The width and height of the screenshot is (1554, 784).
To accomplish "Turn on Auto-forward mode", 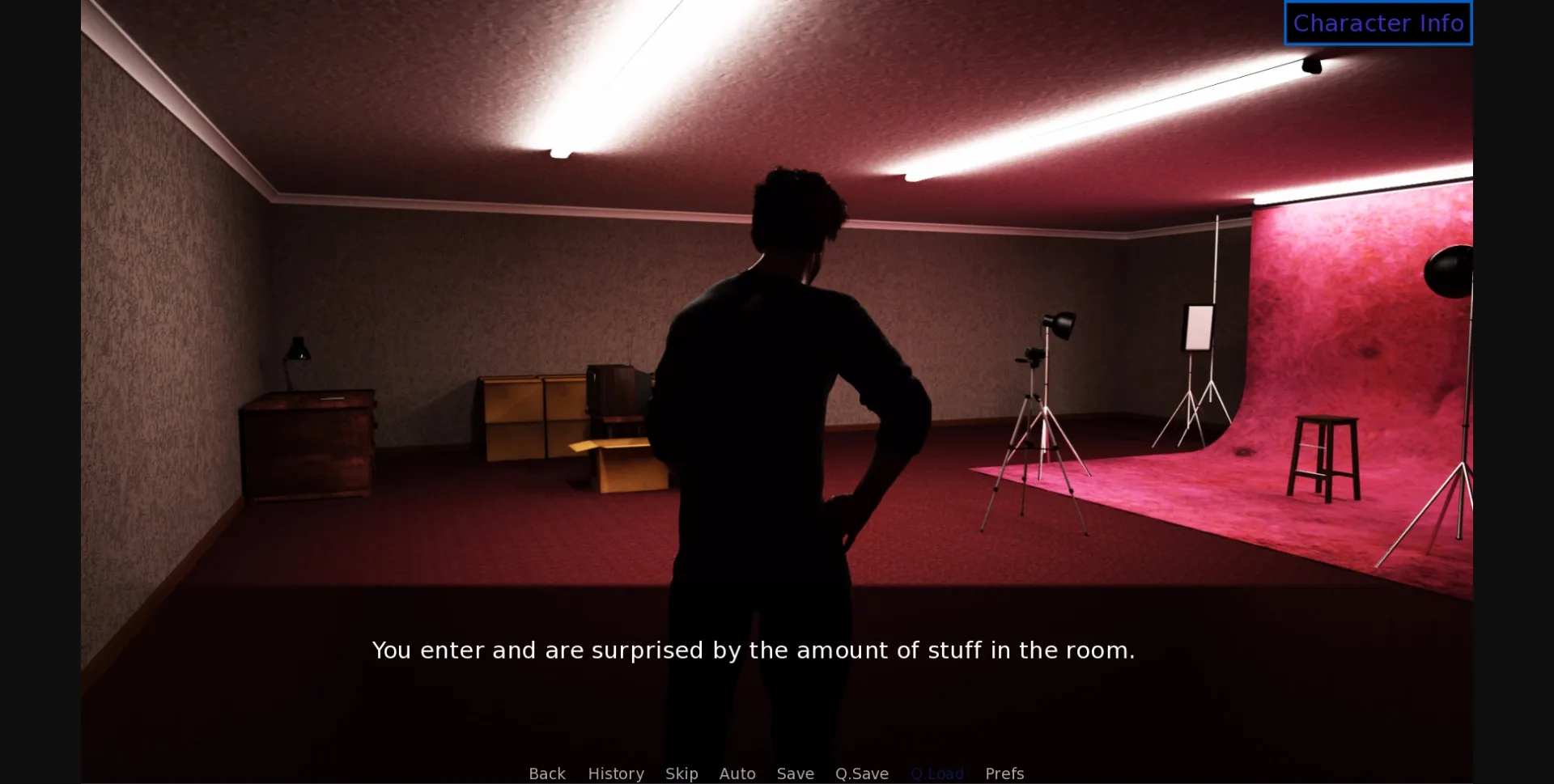I will tap(737, 773).
